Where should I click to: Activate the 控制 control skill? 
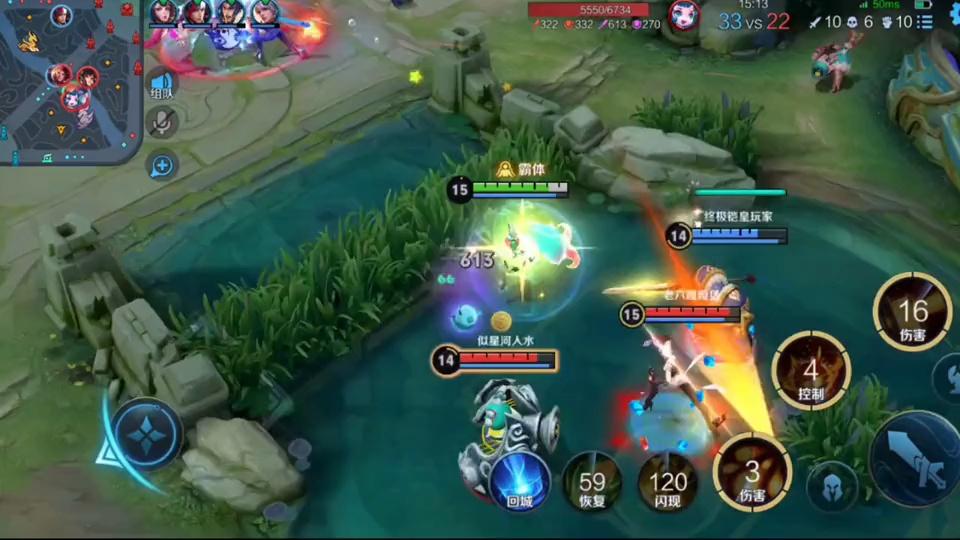point(810,371)
